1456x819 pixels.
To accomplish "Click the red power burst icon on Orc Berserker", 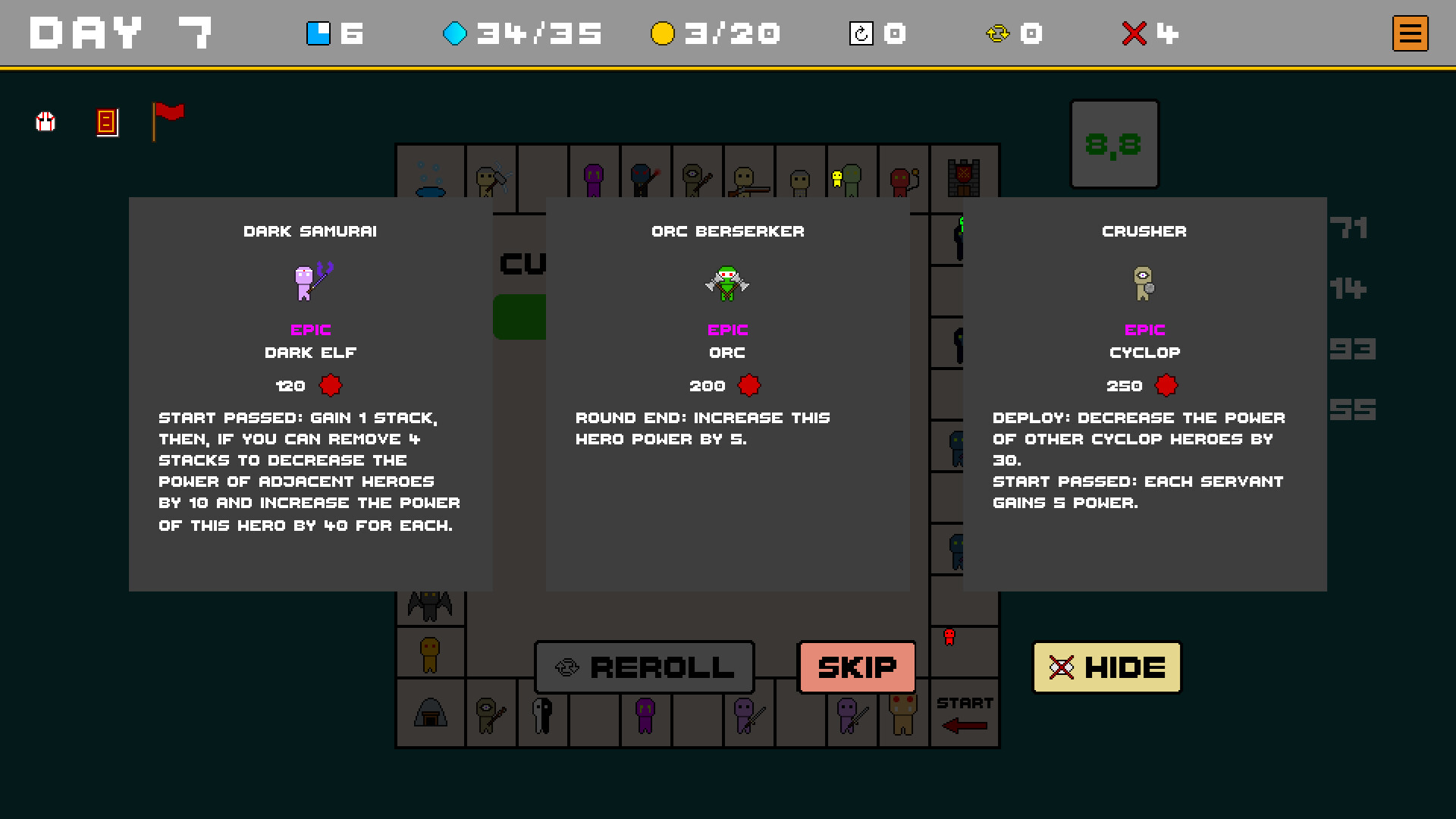I will point(749,385).
